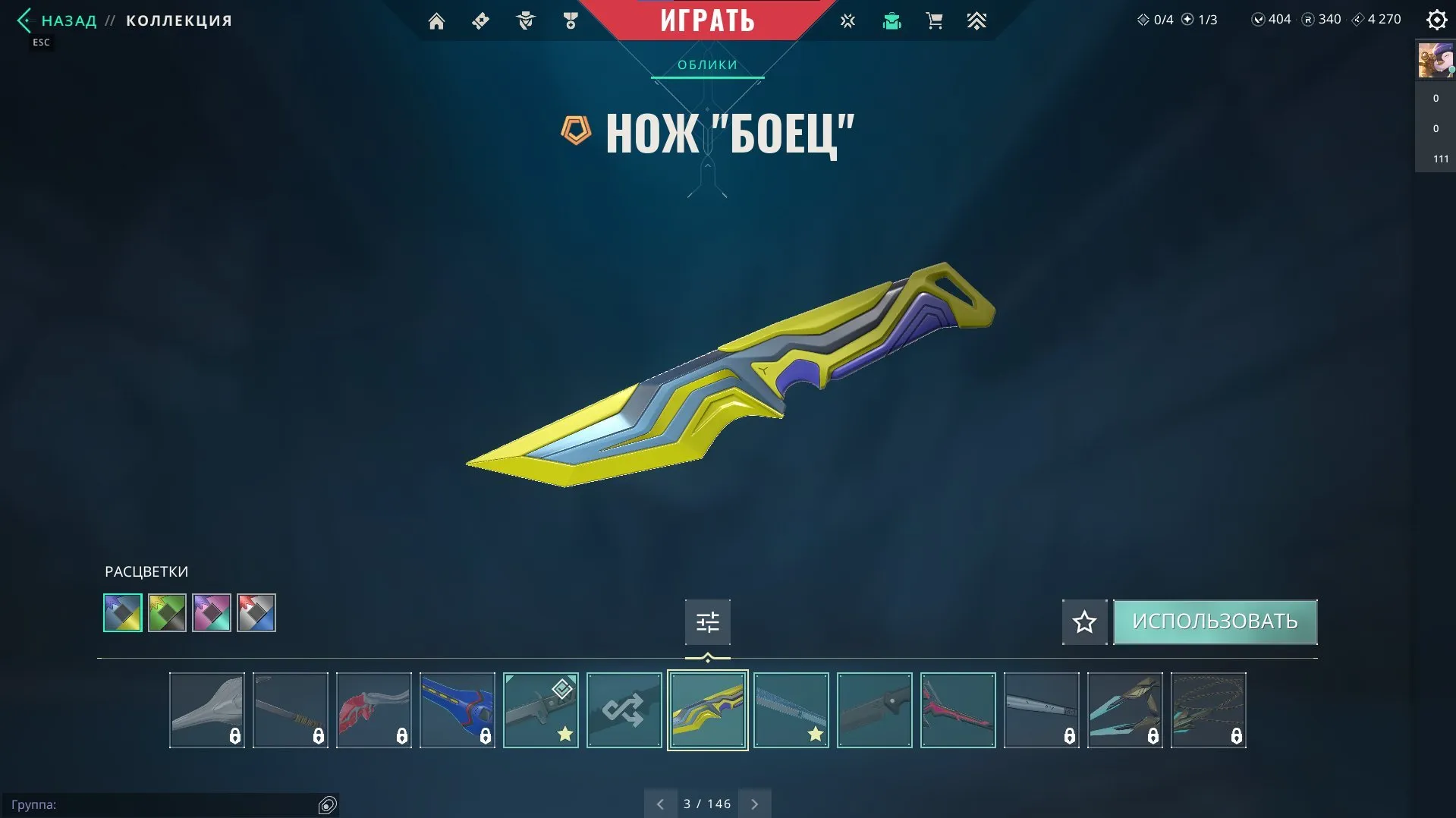Select the pink knife color variant
Image resolution: width=1456 pixels, height=818 pixels.
[212, 612]
